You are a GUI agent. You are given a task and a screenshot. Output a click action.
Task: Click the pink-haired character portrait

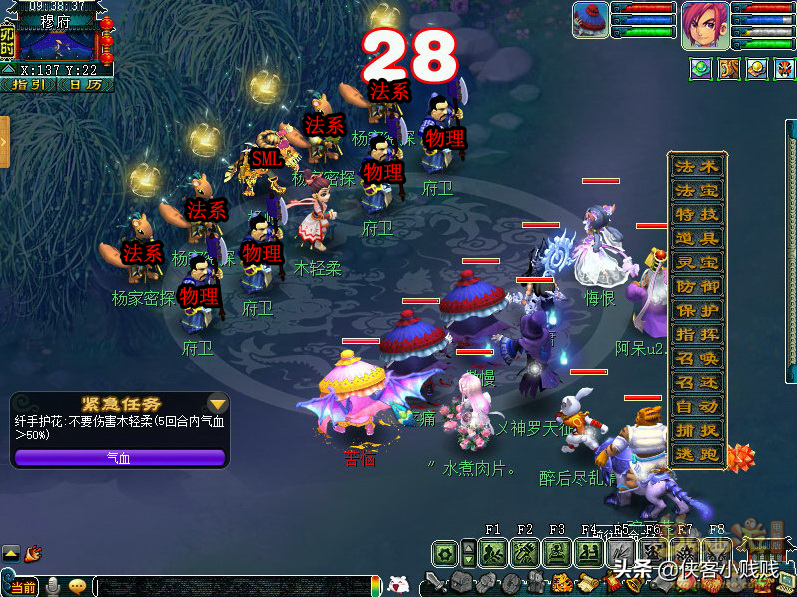coord(705,25)
